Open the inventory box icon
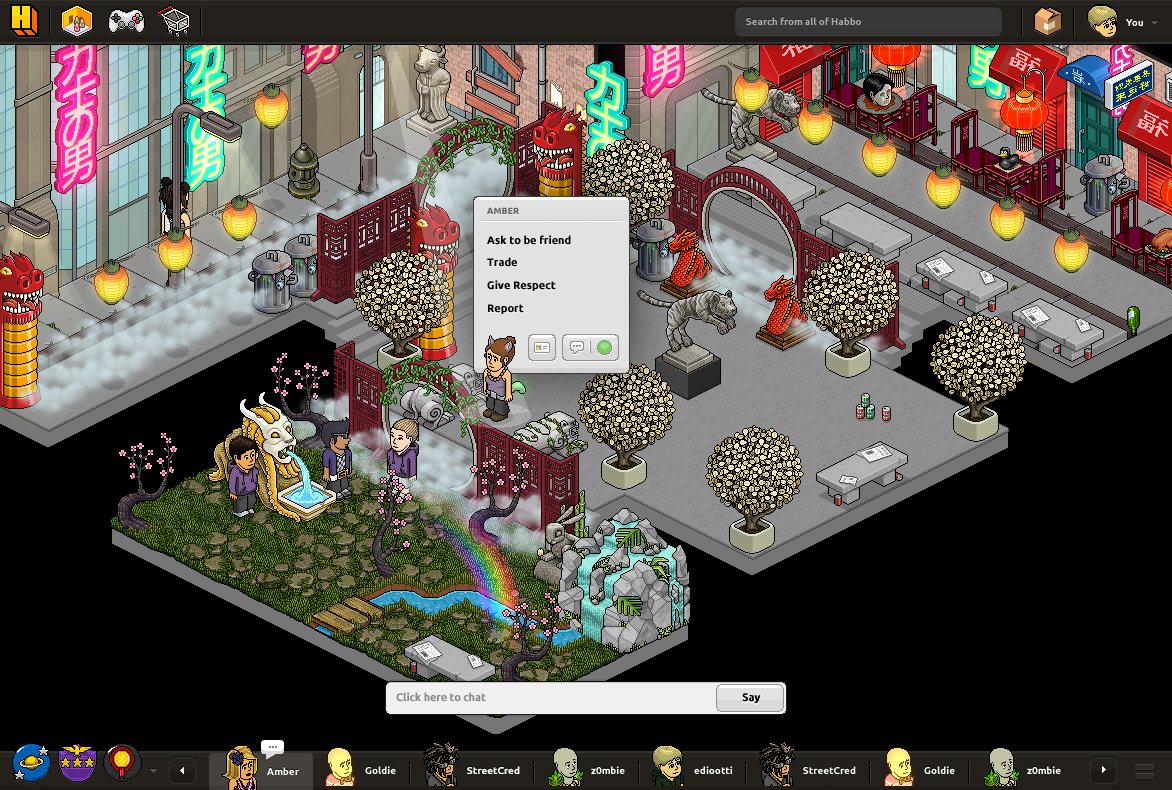 coord(1047,22)
